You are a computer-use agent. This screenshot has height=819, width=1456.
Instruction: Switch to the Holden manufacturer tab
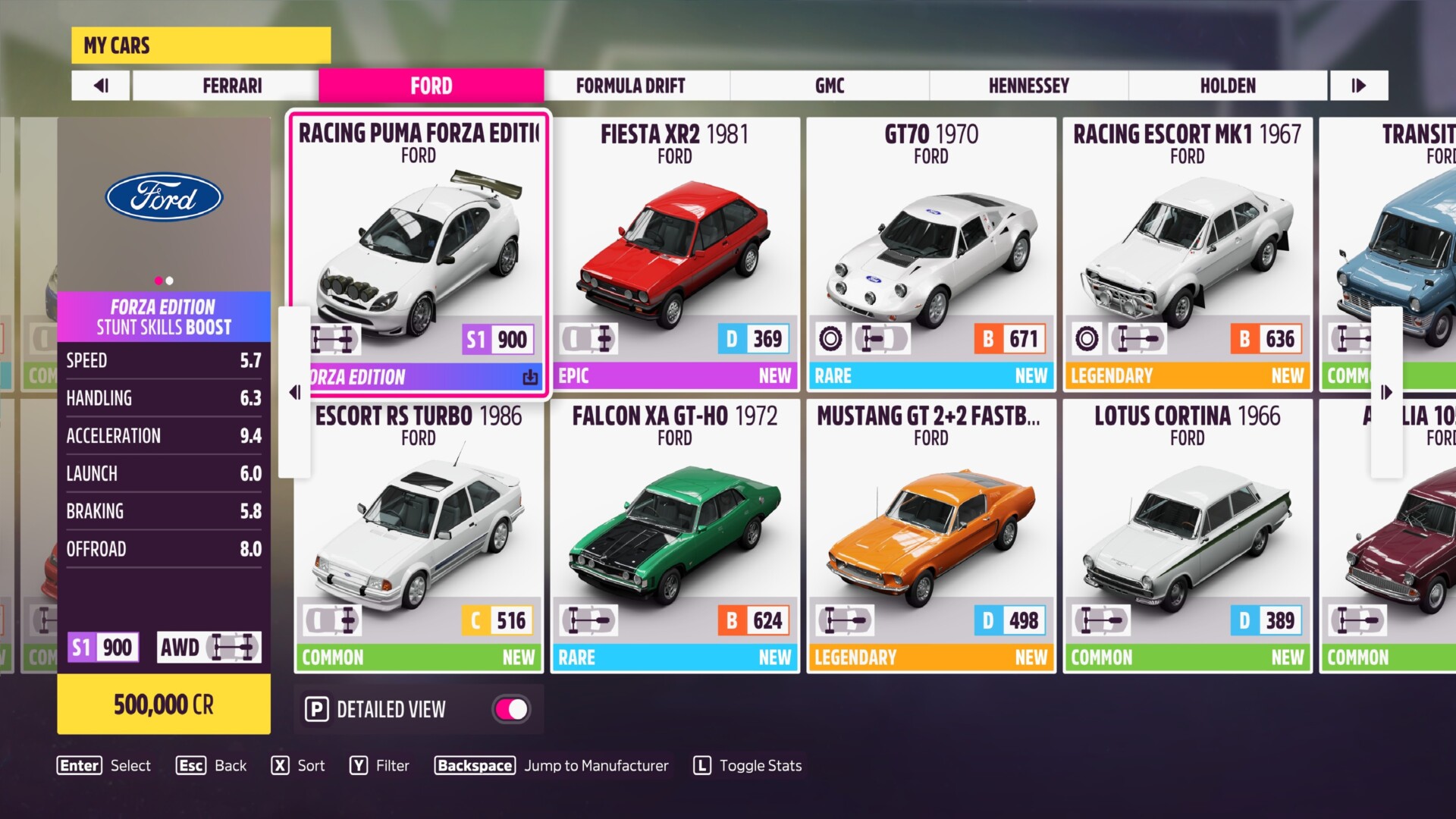pyautogui.click(x=1228, y=86)
